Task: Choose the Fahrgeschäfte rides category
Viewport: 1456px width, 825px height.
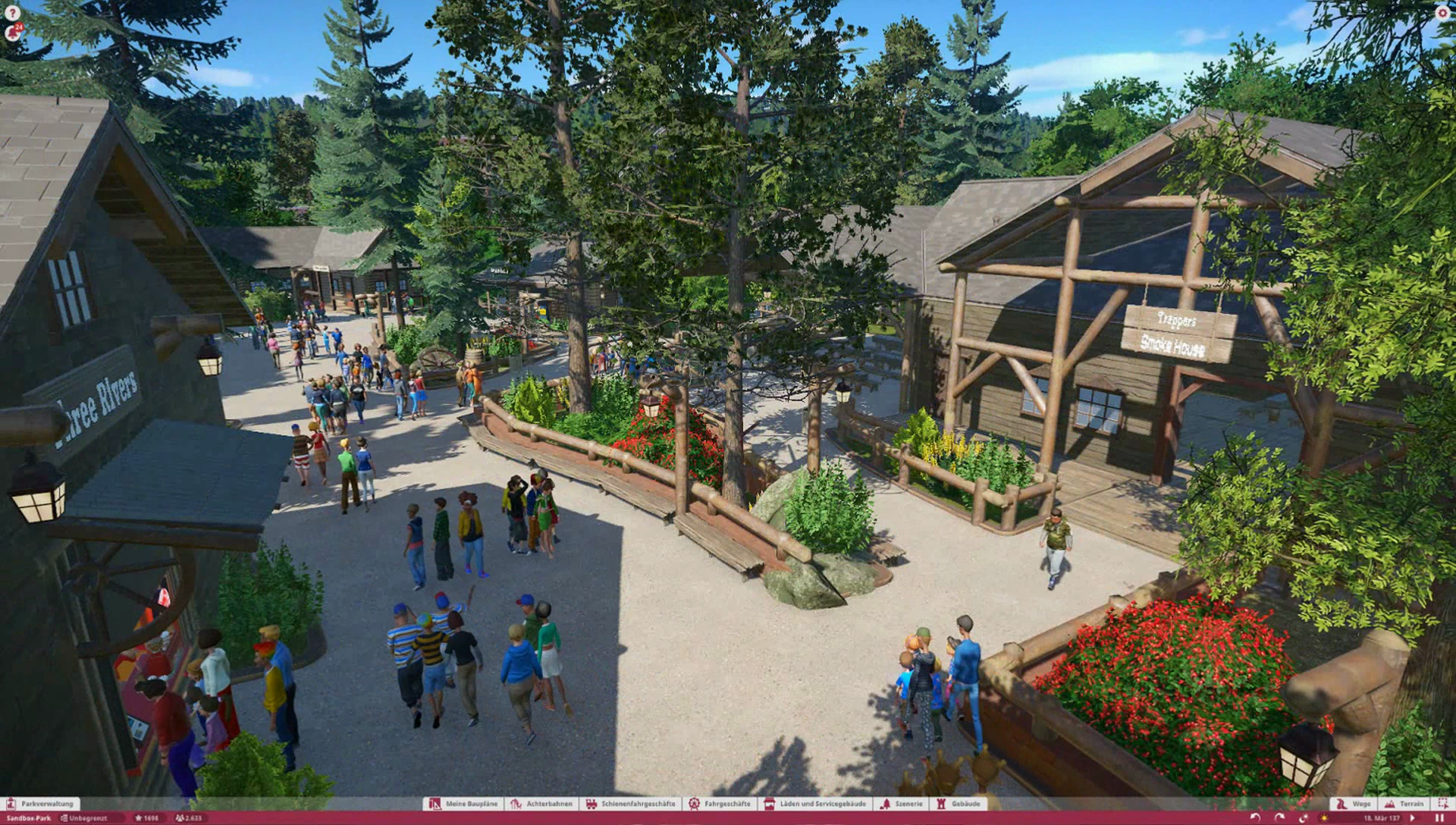Action: [x=720, y=804]
